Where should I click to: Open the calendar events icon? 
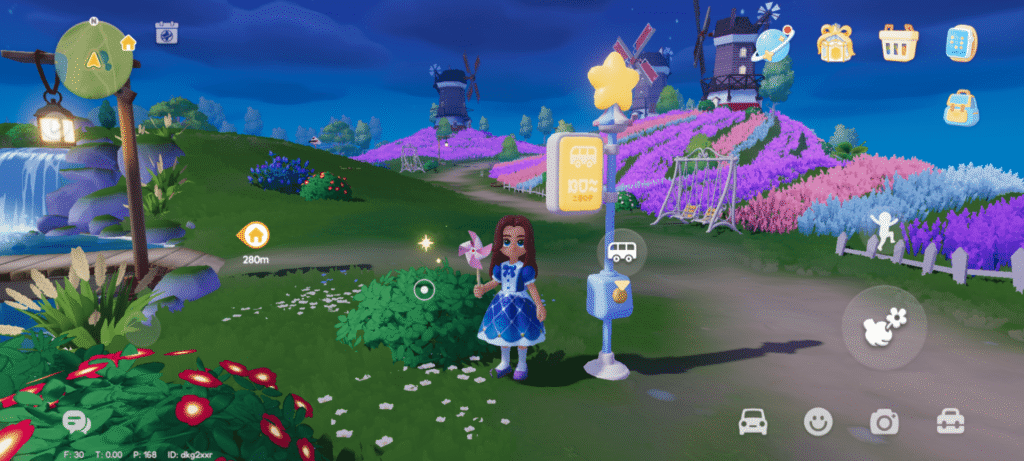166,33
